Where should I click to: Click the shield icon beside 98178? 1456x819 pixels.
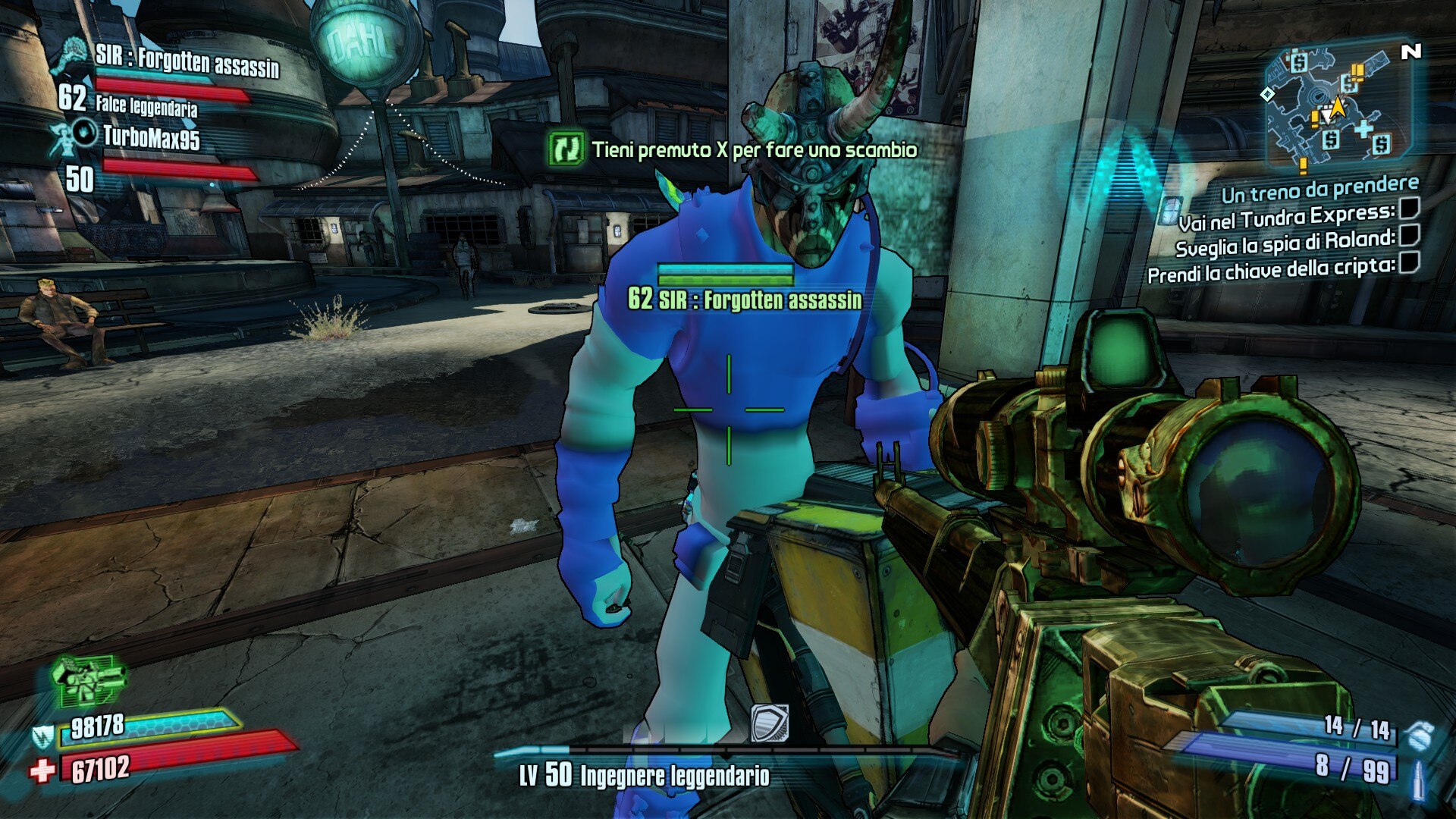(x=43, y=734)
